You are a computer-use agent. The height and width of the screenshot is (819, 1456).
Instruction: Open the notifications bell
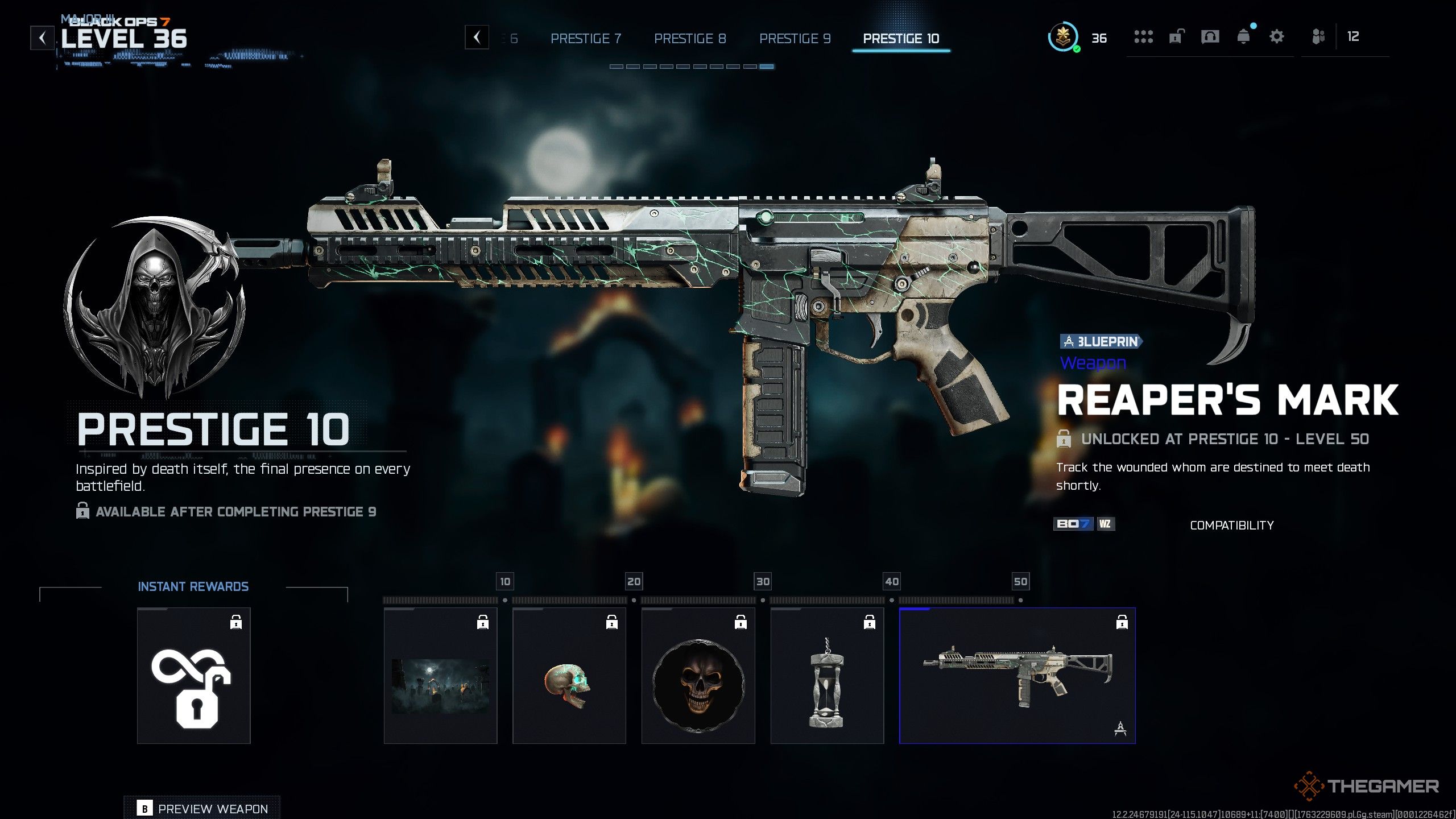click(x=1244, y=37)
